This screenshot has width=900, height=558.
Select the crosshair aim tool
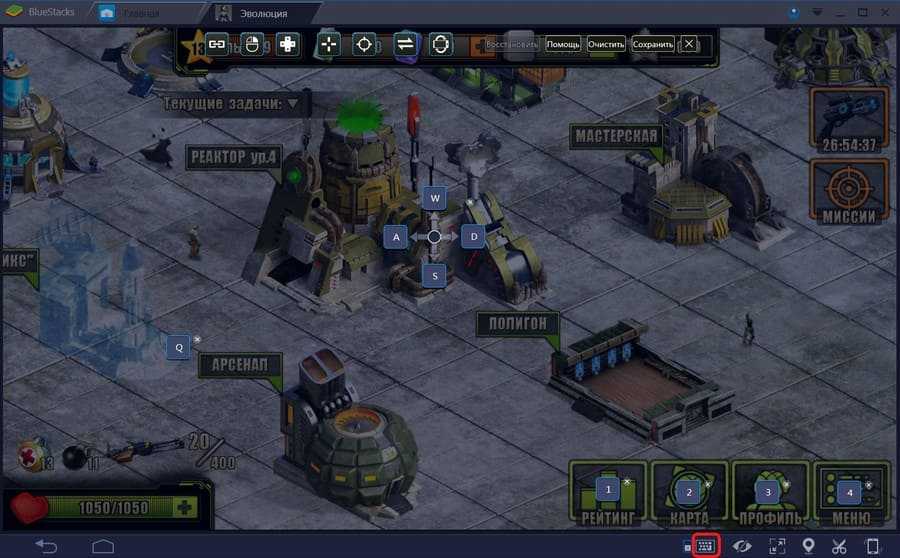point(364,44)
